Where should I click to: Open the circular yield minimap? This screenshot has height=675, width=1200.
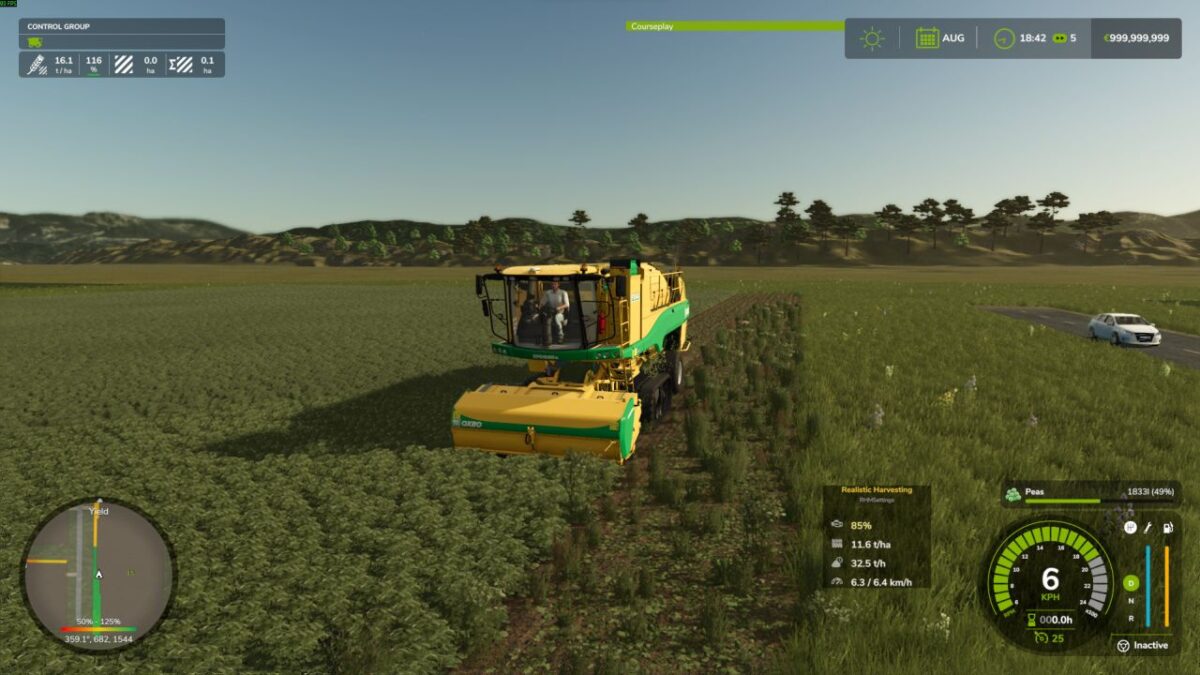coord(98,573)
